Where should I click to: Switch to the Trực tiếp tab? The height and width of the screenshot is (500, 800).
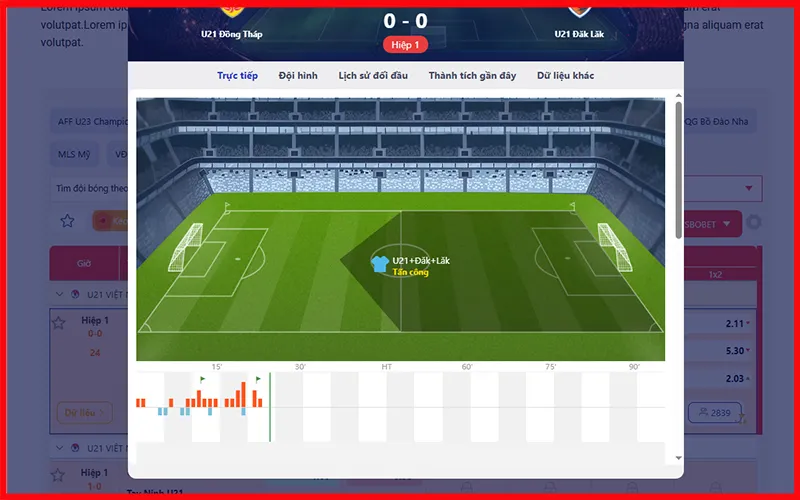(x=238, y=76)
